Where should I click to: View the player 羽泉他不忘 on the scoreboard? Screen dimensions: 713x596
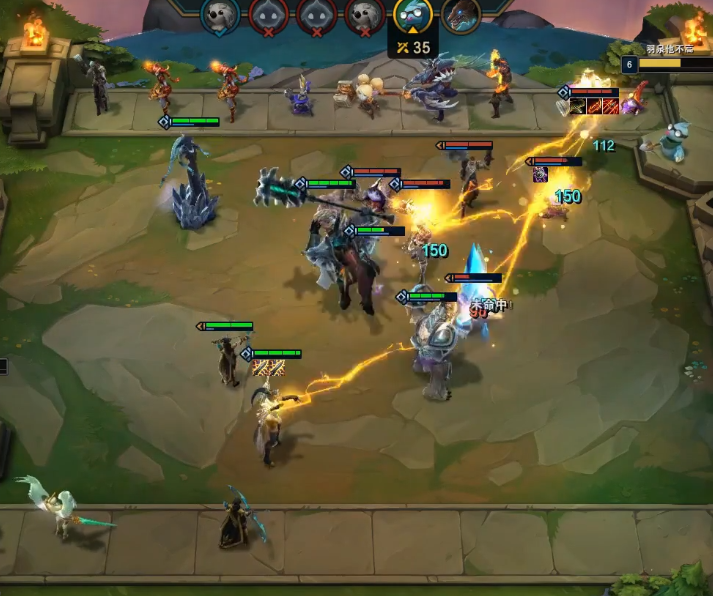(x=668, y=49)
